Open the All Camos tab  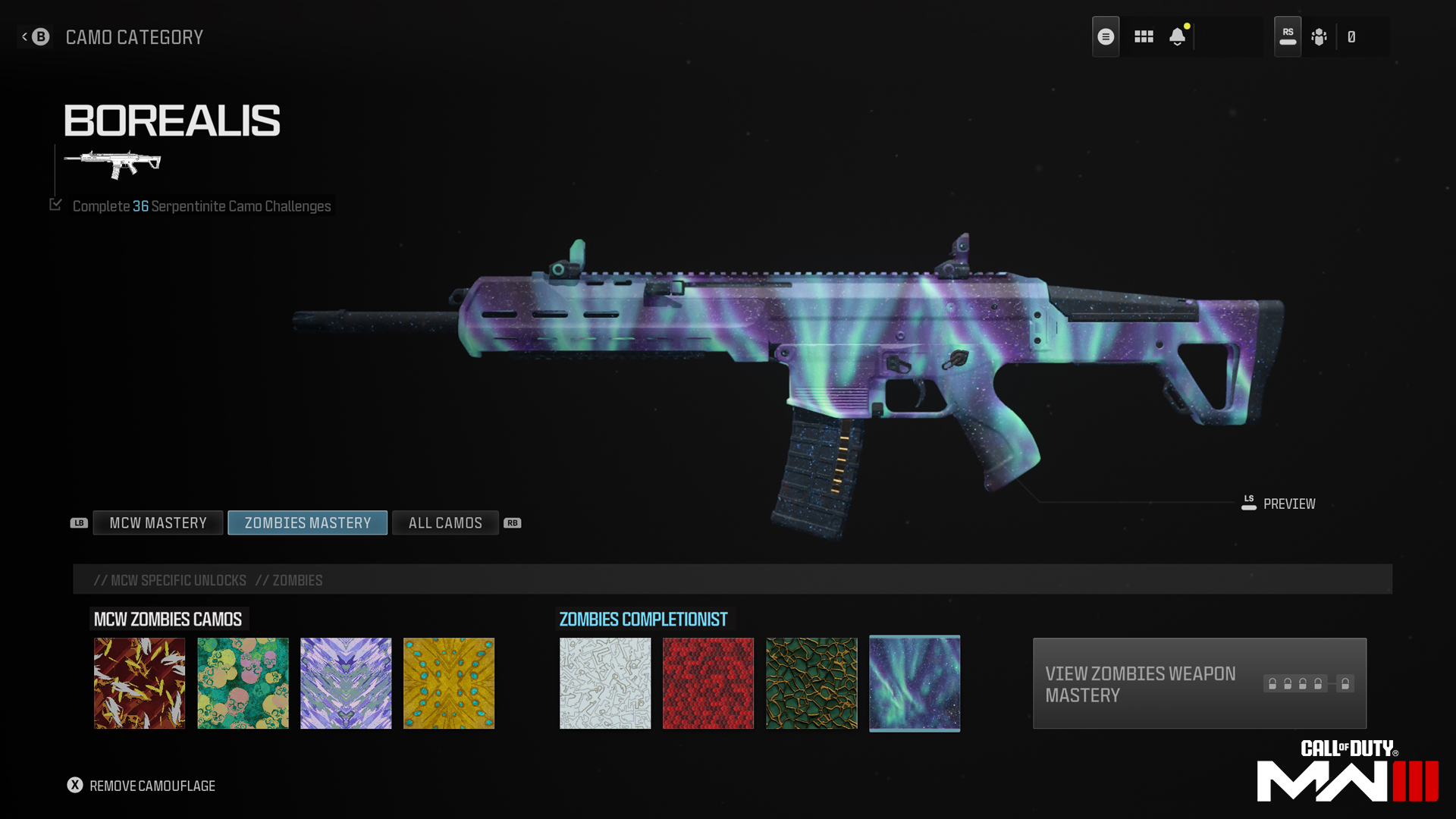445,523
